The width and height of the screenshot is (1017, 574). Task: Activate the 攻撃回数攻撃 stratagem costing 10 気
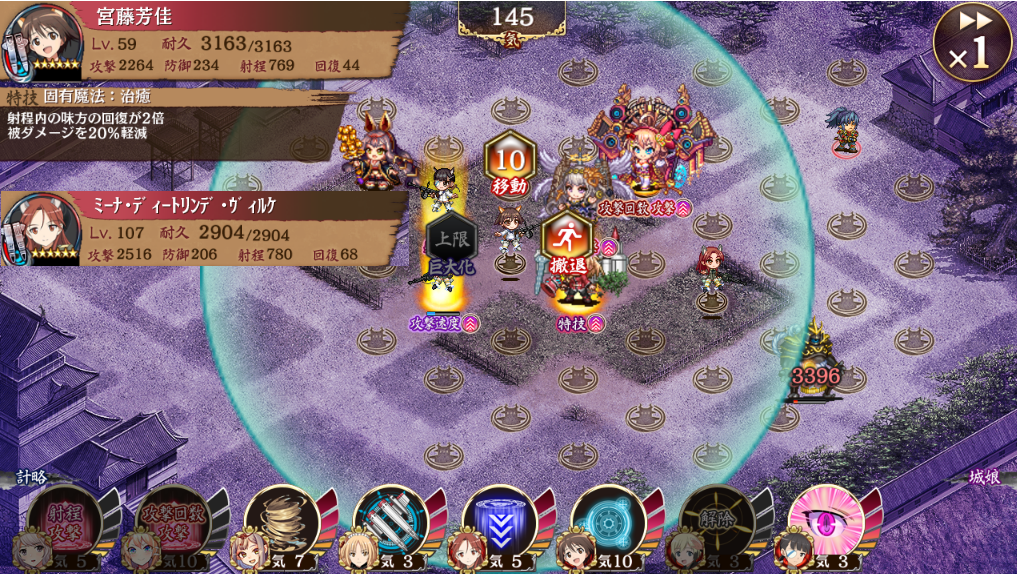pos(172,520)
